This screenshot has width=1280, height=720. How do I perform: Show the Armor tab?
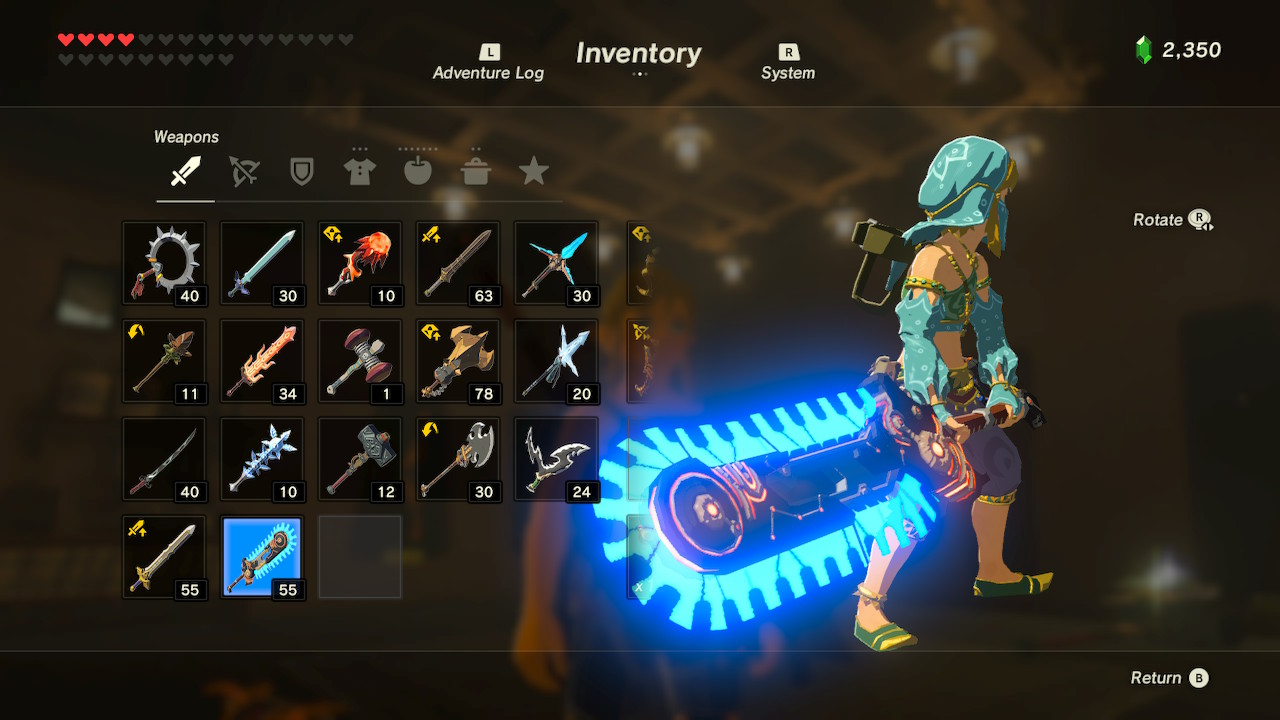[360, 172]
